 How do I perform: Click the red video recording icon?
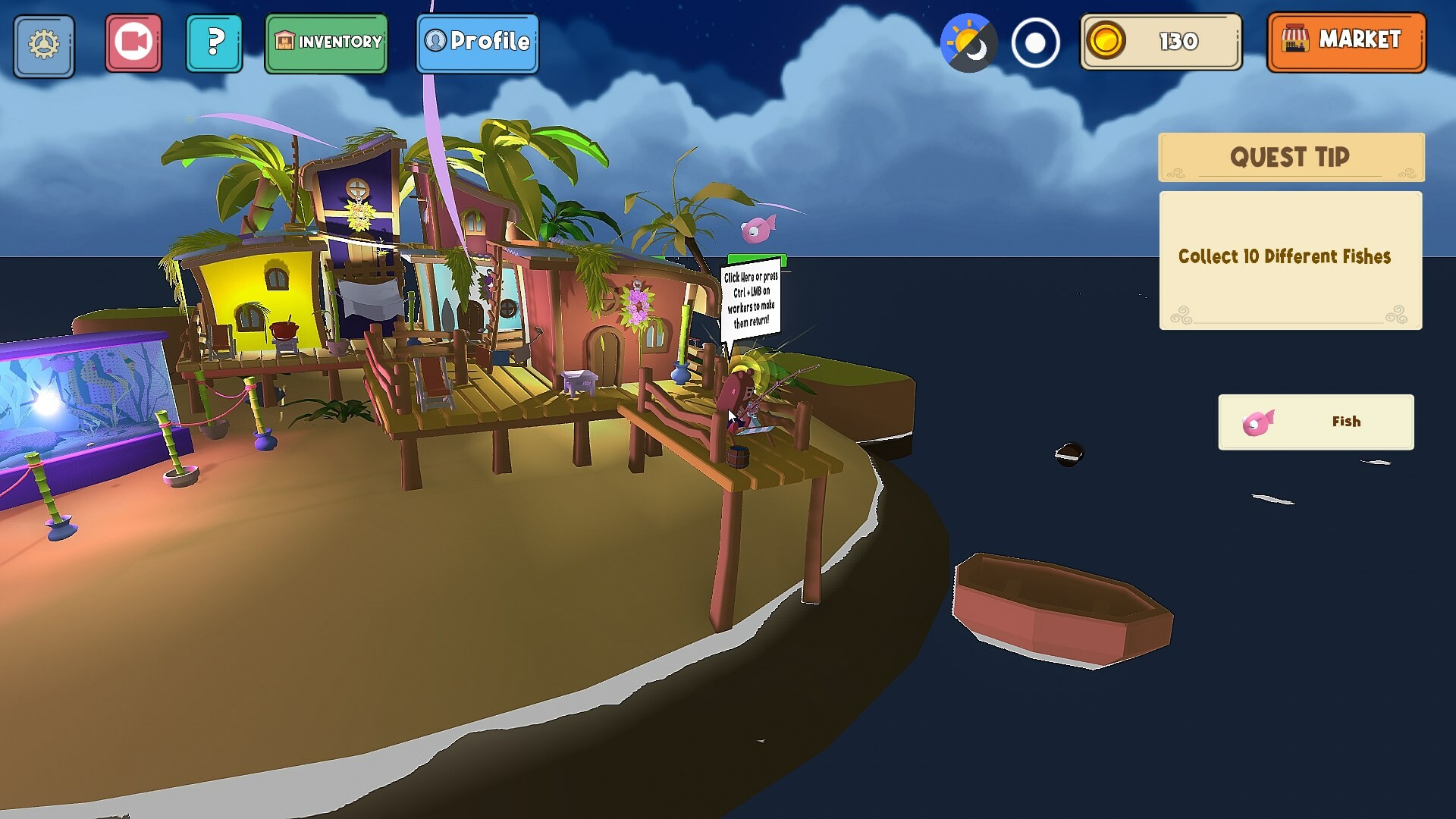[x=133, y=42]
